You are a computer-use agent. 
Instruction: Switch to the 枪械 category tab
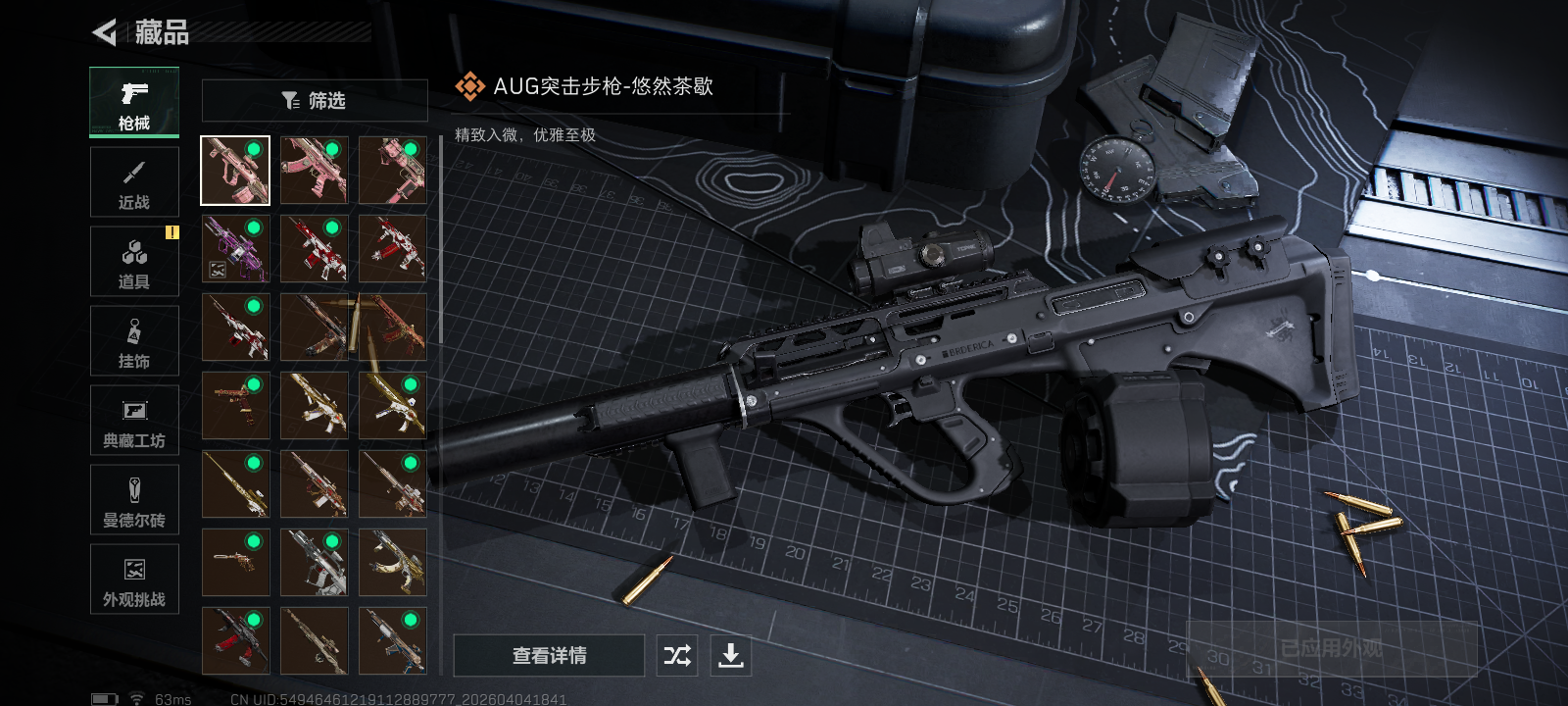pyautogui.click(x=134, y=103)
